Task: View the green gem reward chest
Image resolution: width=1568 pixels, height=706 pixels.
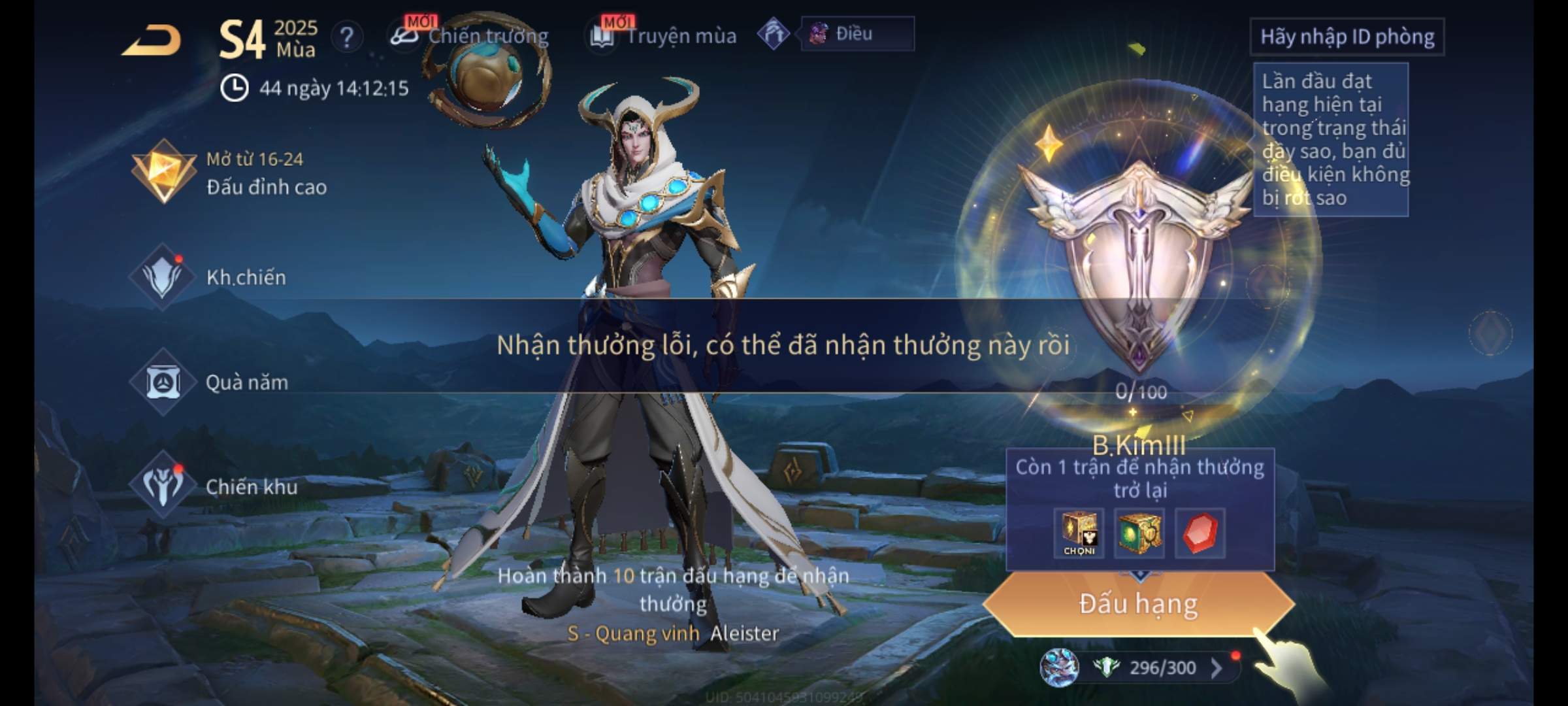Action: (x=1139, y=533)
